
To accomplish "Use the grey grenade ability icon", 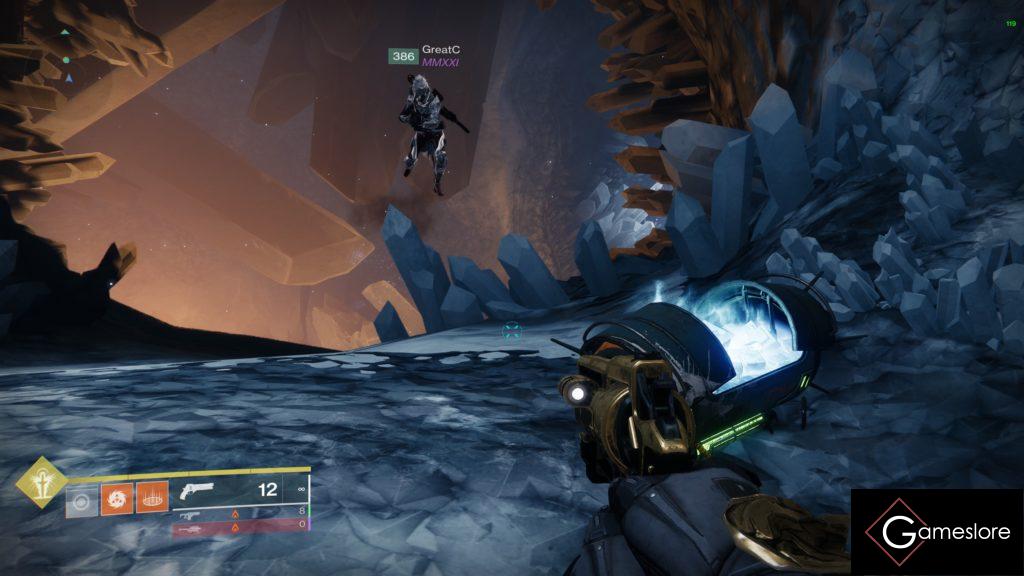I will click(x=82, y=498).
